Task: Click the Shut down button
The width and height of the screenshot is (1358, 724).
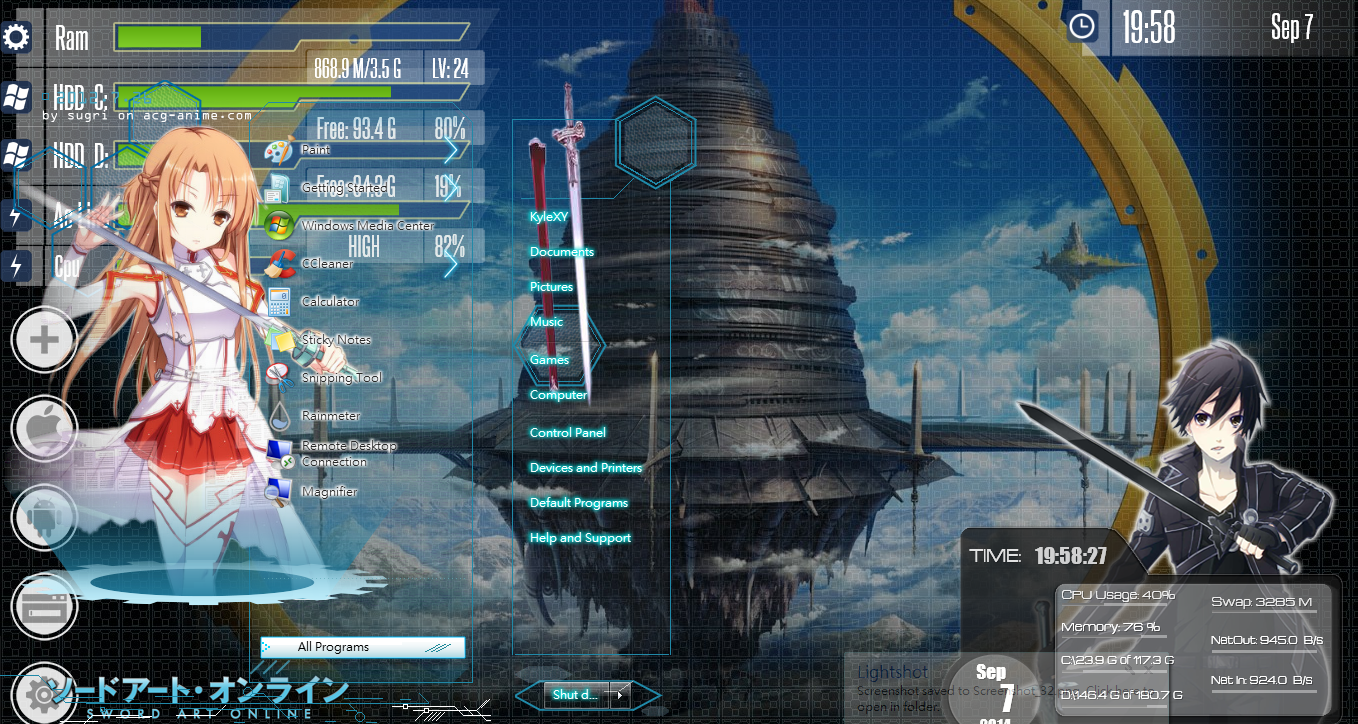Action: pos(574,694)
